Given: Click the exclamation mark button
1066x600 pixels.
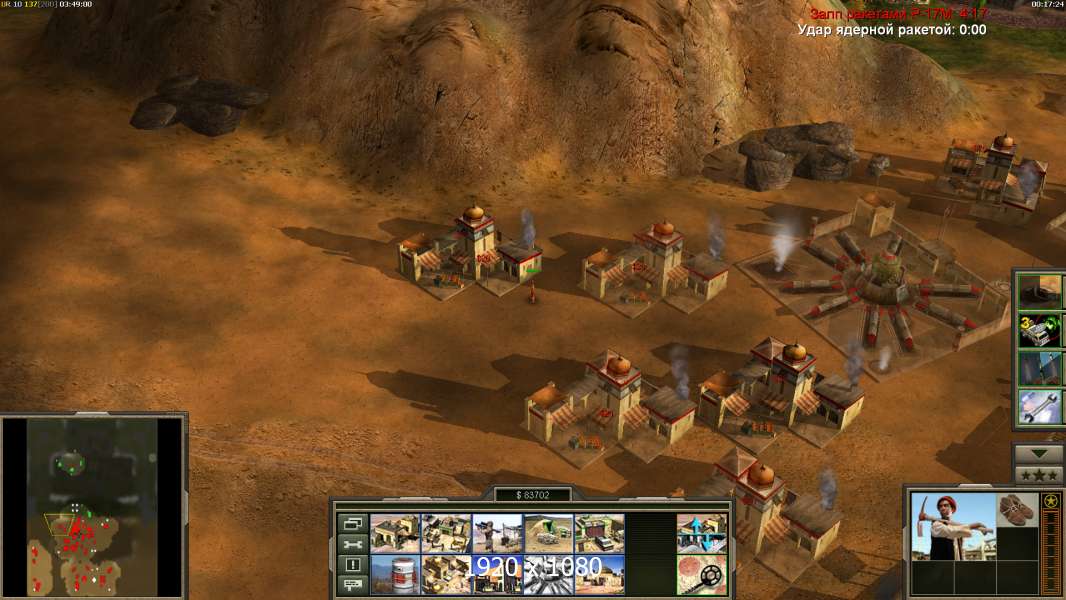Looking at the screenshot, I should click(x=352, y=564).
